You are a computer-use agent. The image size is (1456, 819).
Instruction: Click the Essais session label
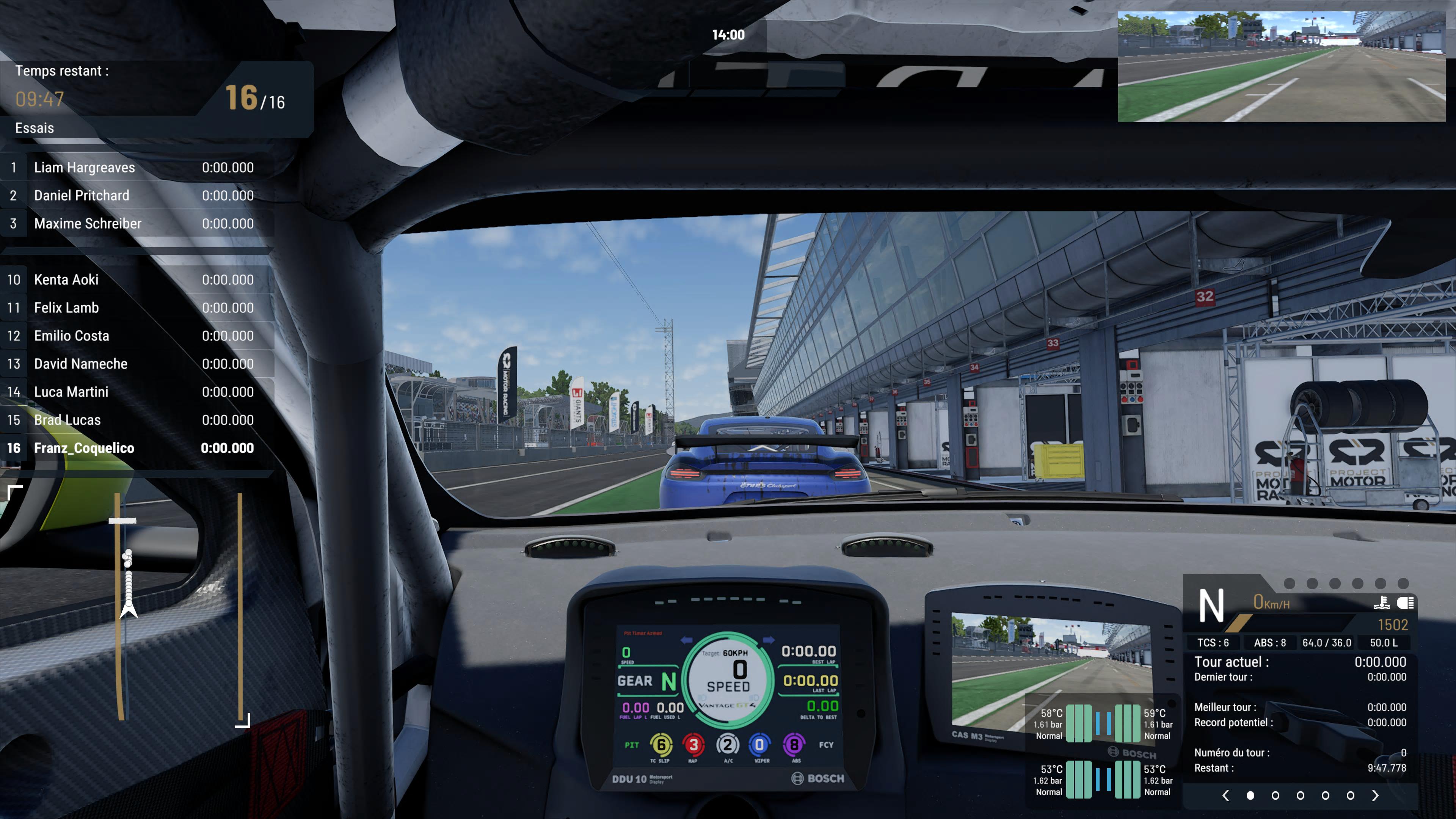coord(35,128)
